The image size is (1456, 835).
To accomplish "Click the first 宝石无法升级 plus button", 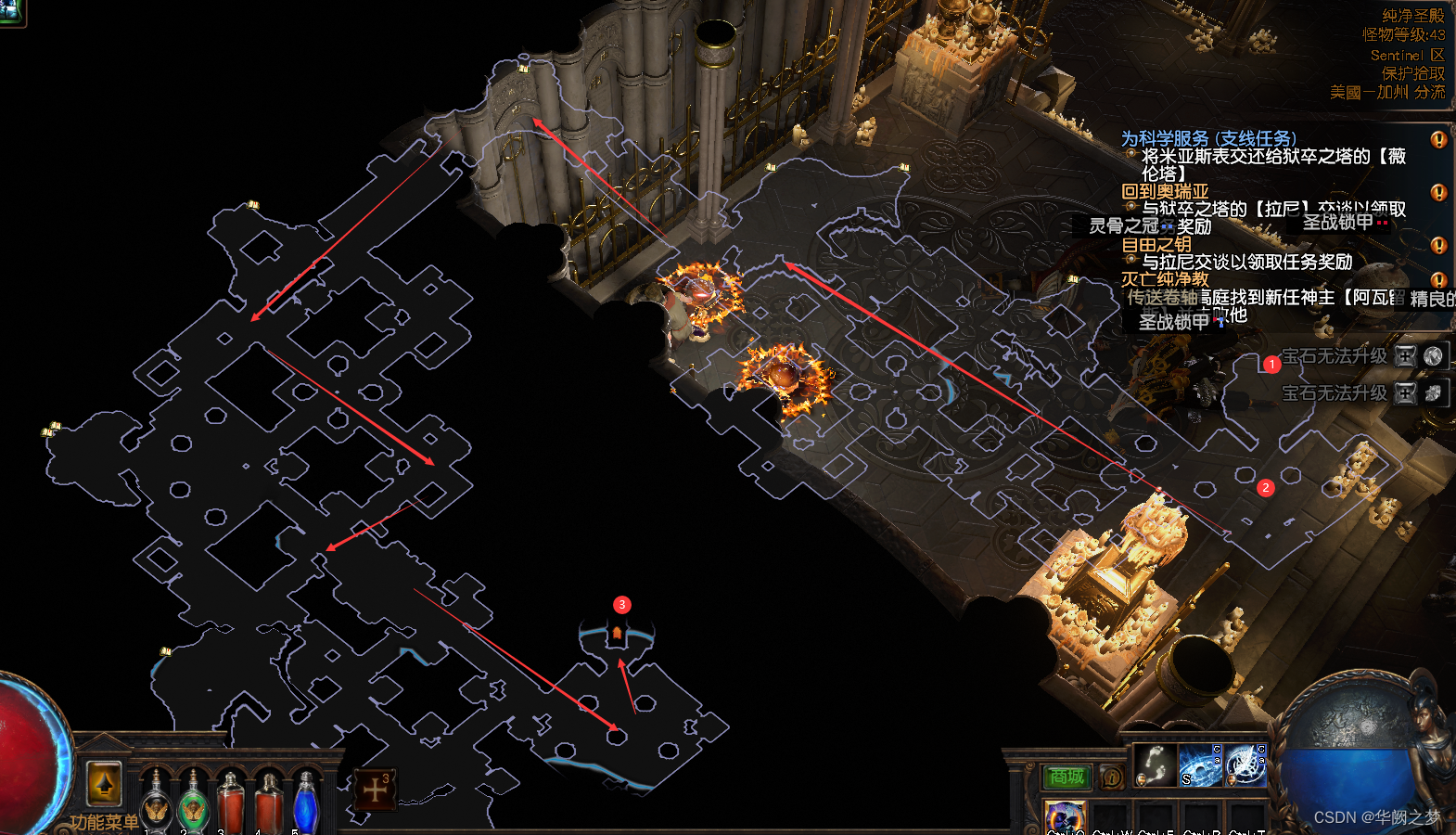I will [1406, 355].
